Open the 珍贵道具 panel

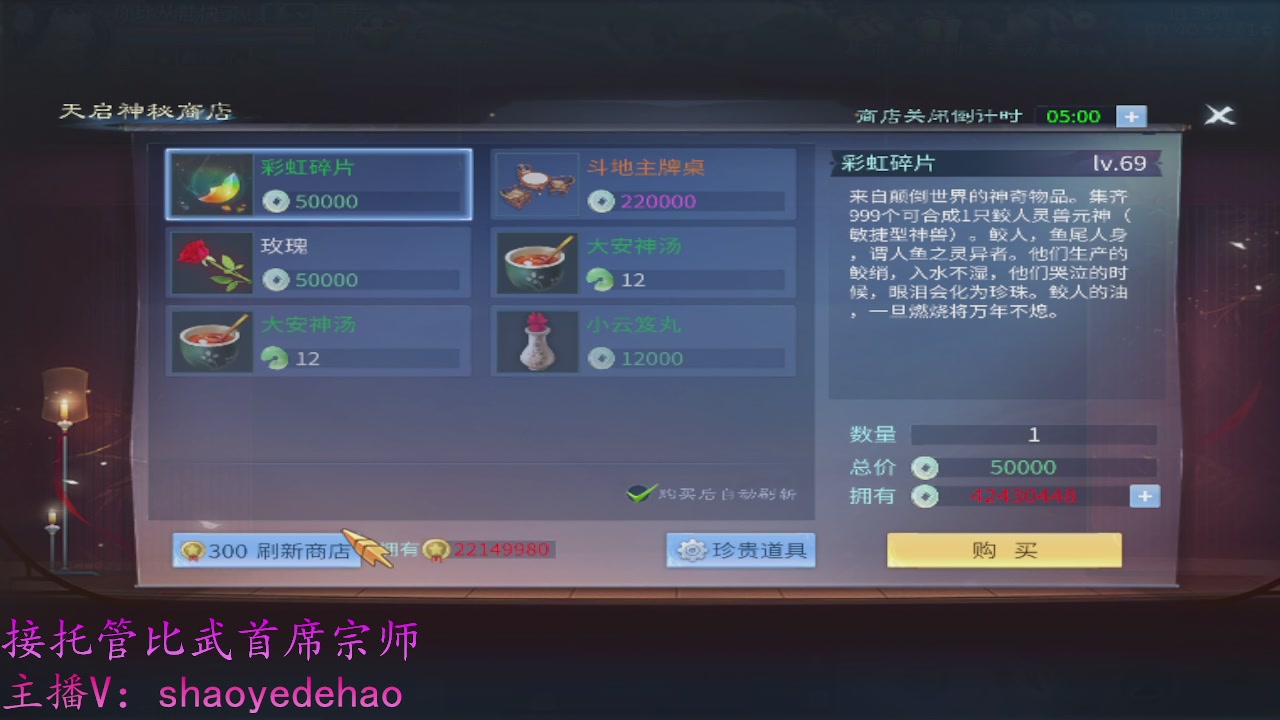740,549
